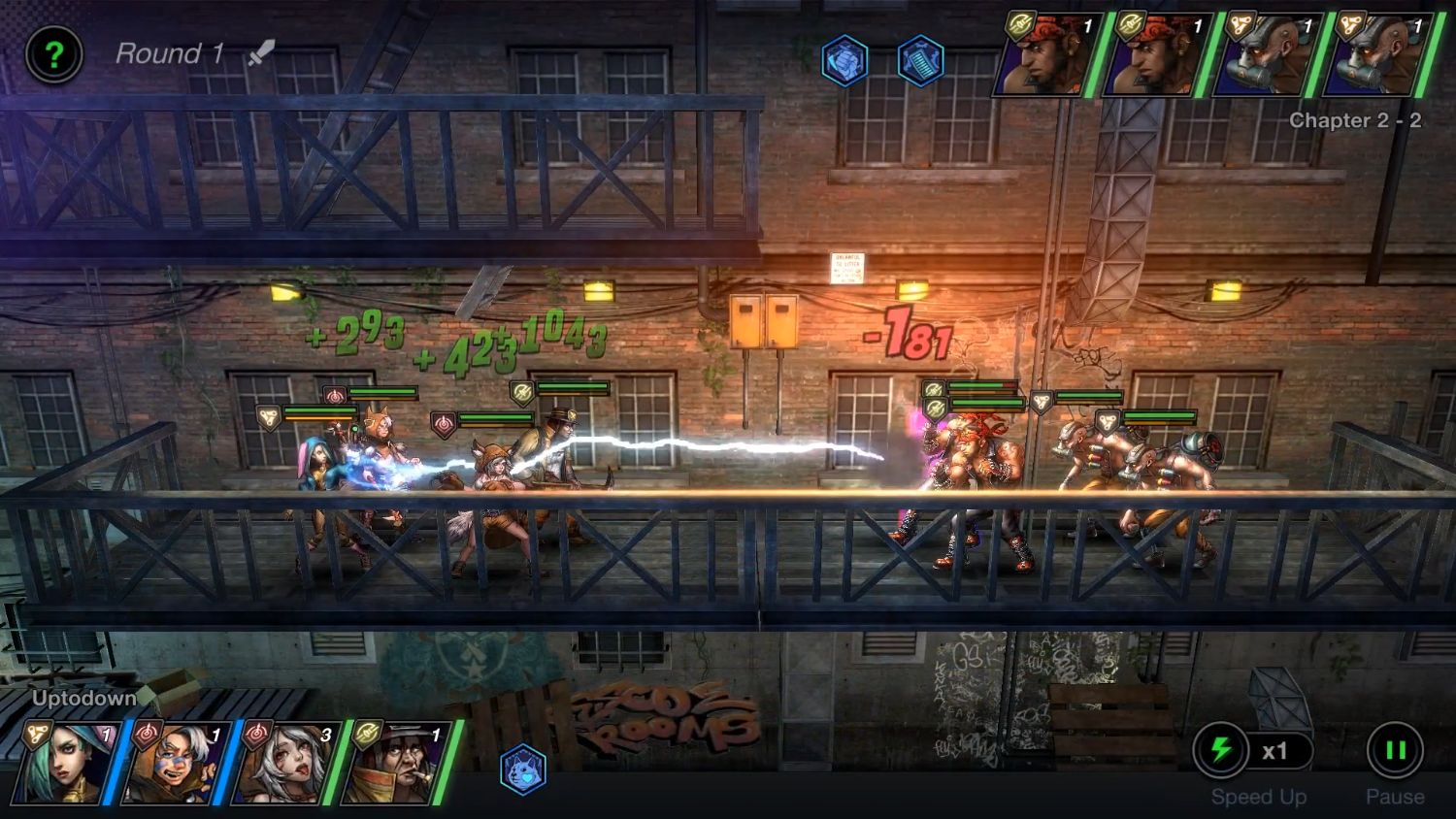Click the red skill icon above the fox archer

tap(335, 395)
